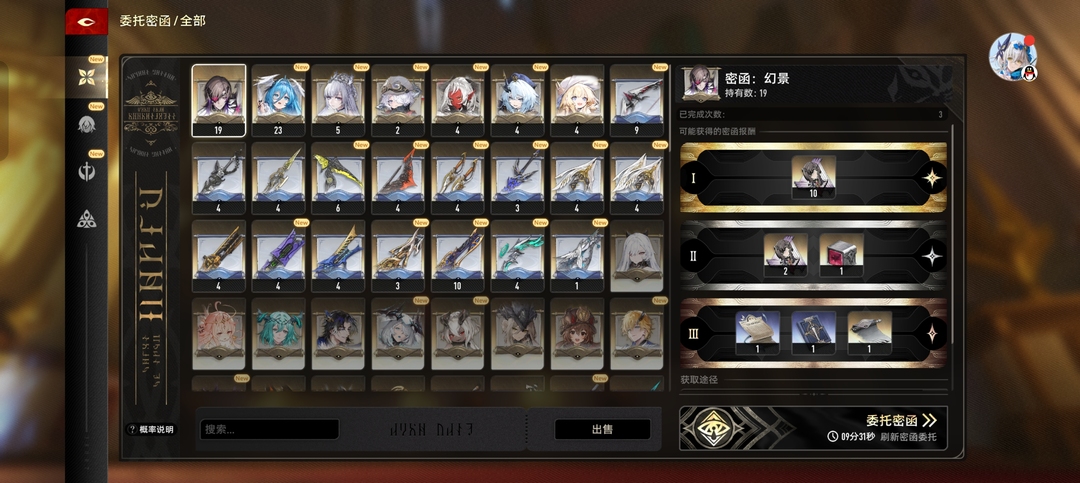Viewport: 1080px width, 483px height.
Task: Switch to the flower icon category tab
Action: (87, 76)
